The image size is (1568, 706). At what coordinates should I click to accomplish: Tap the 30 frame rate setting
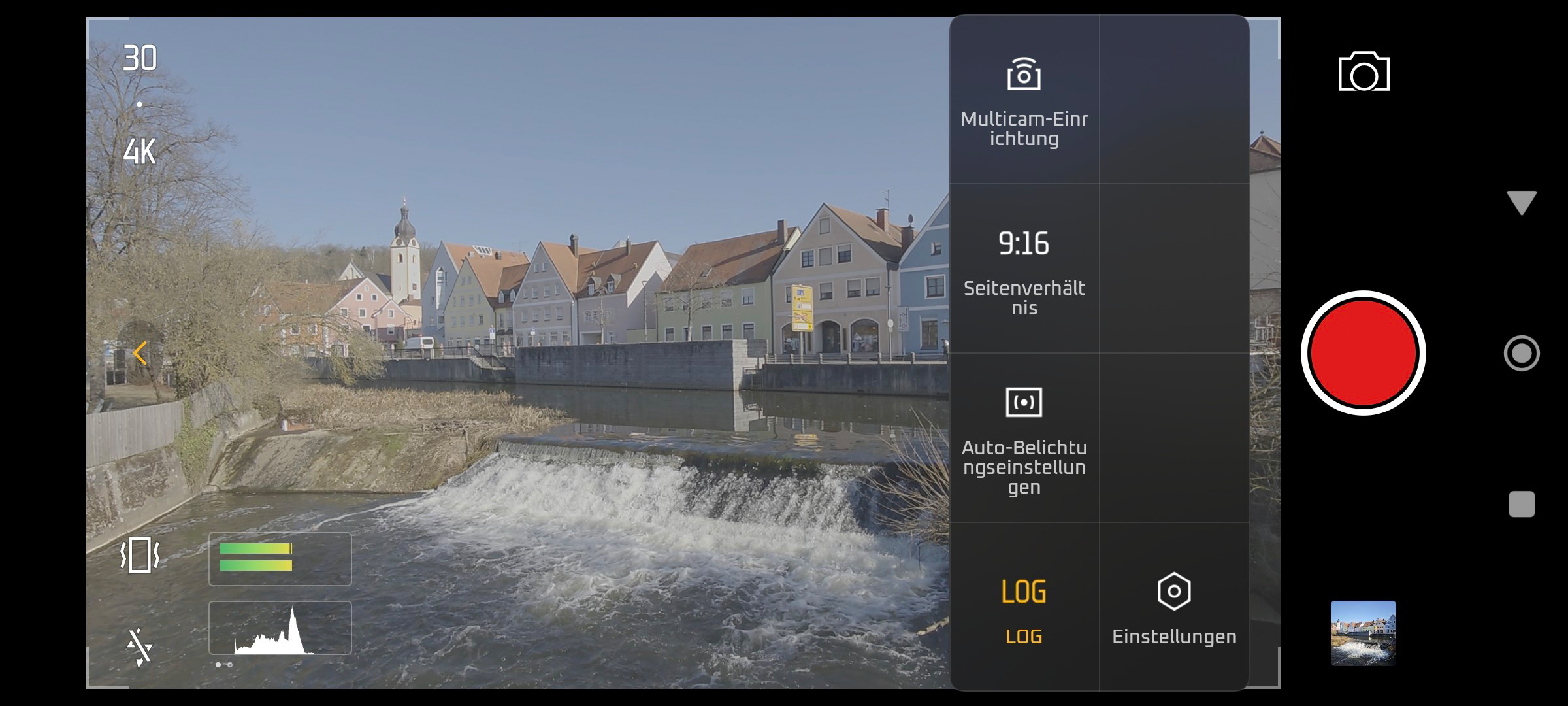pyautogui.click(x=140, y=59)
